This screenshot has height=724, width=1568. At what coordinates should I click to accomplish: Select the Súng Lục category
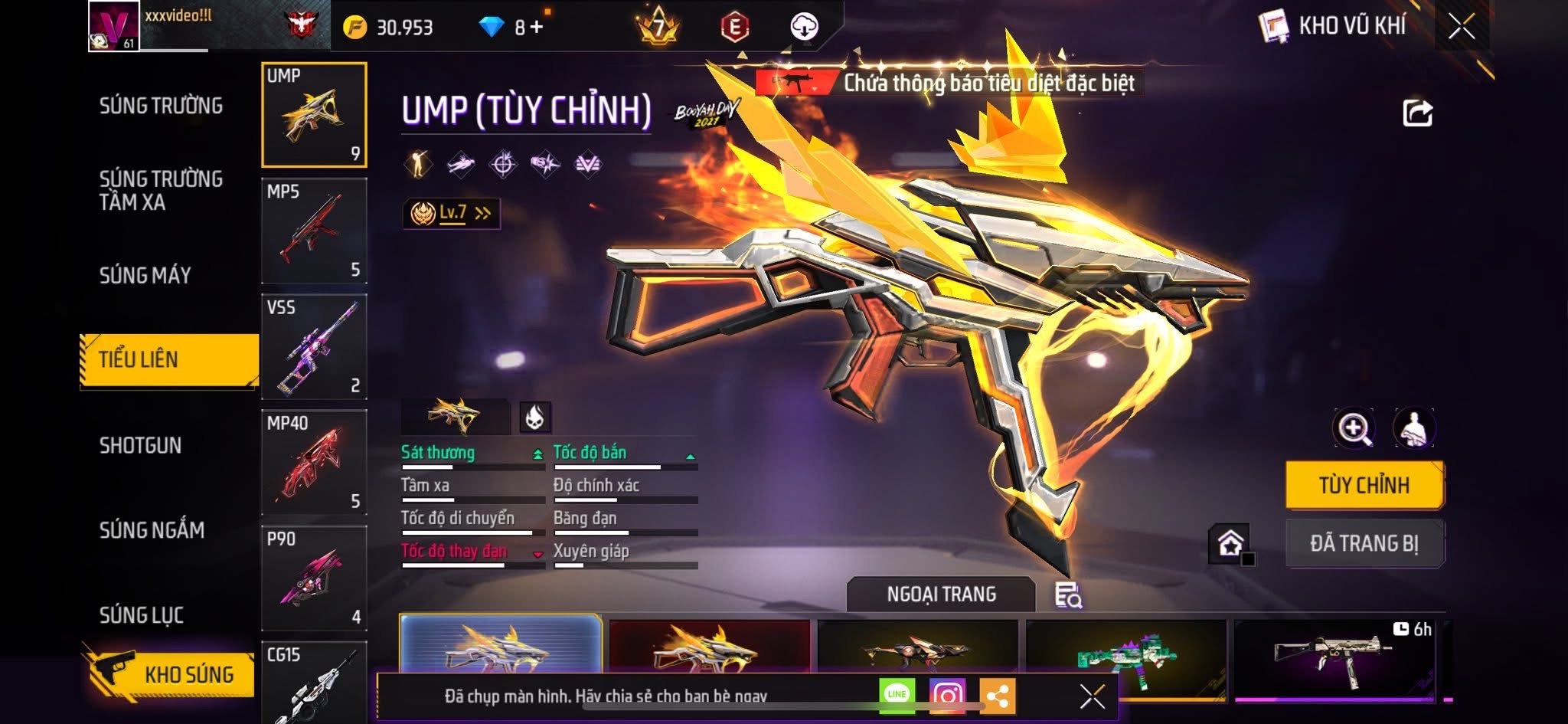point(142,614)
